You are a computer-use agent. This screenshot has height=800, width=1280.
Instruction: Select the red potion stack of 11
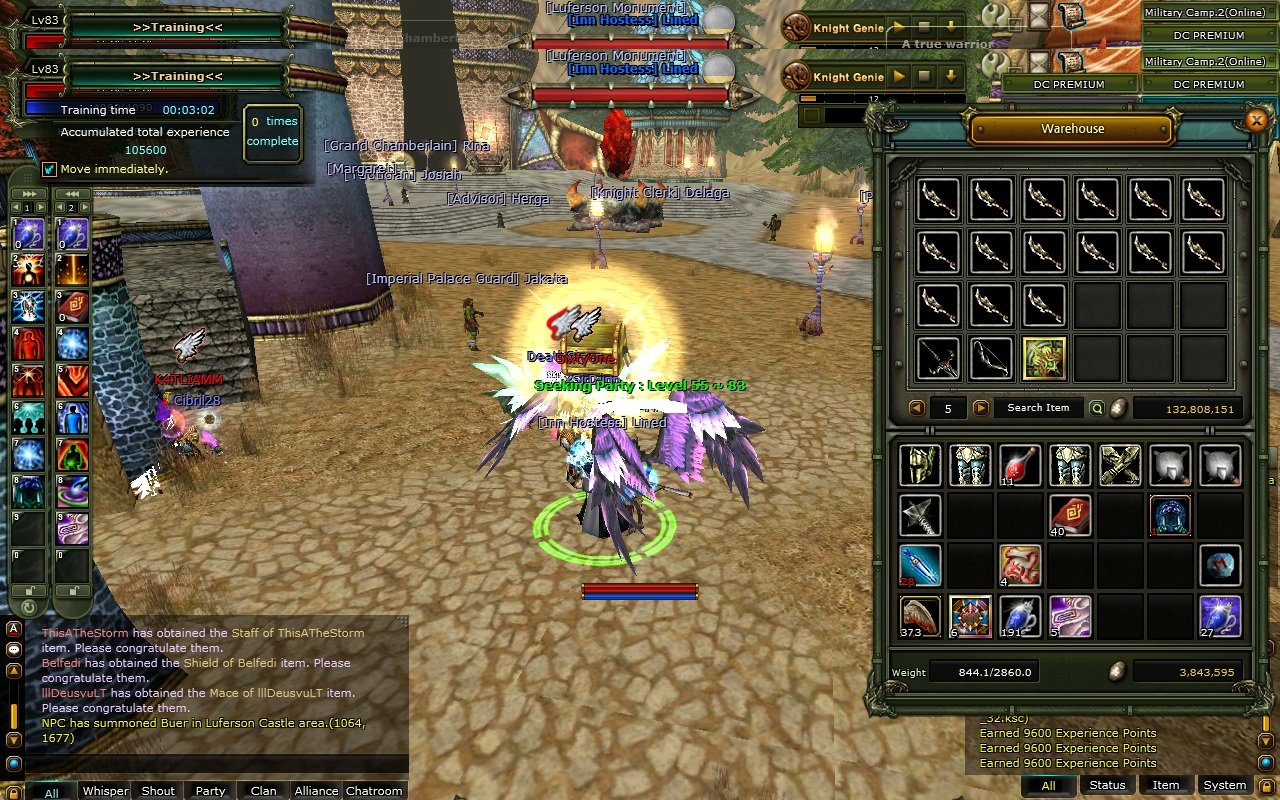(x=1020, y=466)
